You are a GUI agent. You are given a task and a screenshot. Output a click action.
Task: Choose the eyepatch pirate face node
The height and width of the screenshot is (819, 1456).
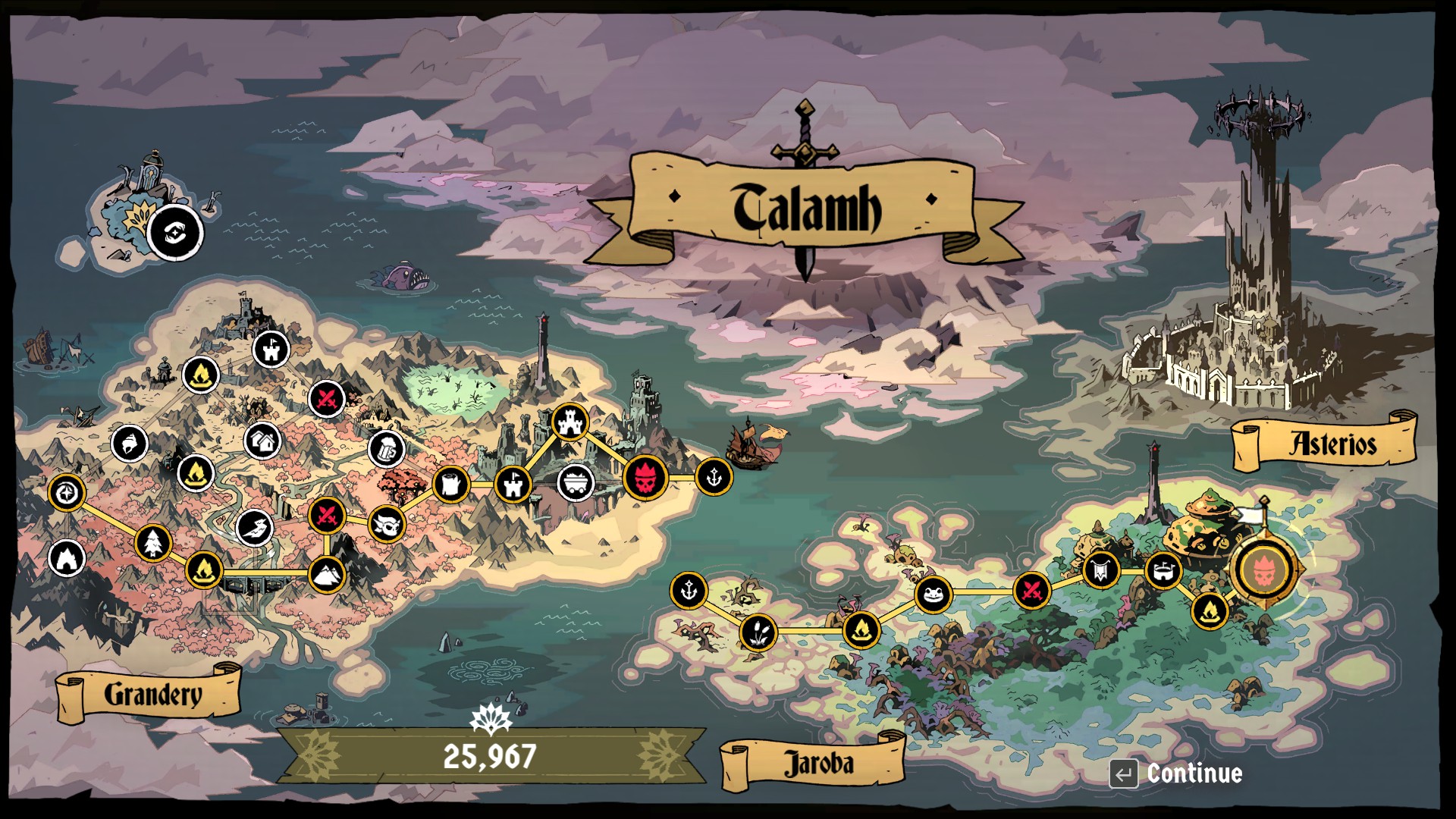(x=387, y=524)
